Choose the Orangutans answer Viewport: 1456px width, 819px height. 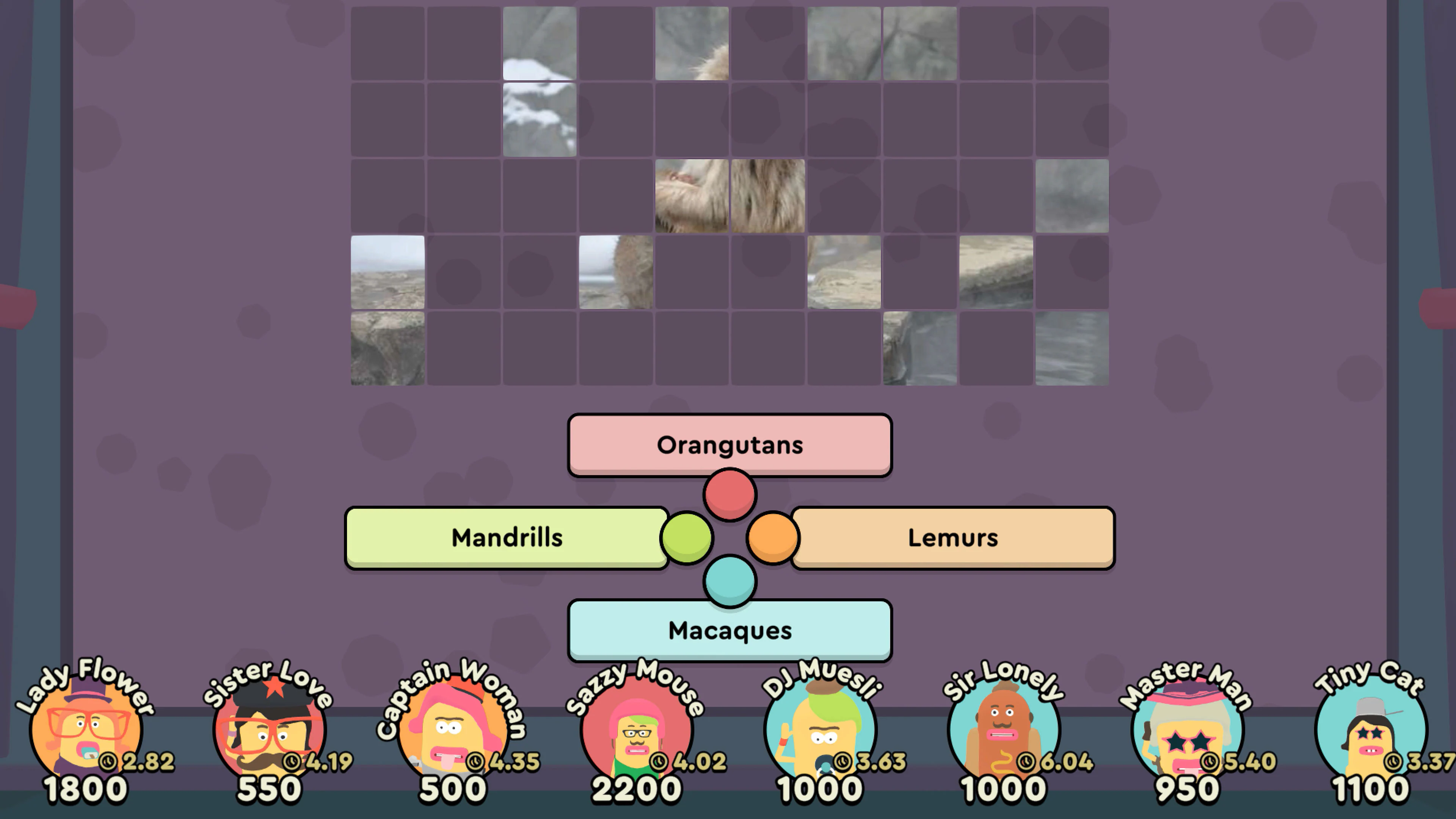[x=729, y=445]
